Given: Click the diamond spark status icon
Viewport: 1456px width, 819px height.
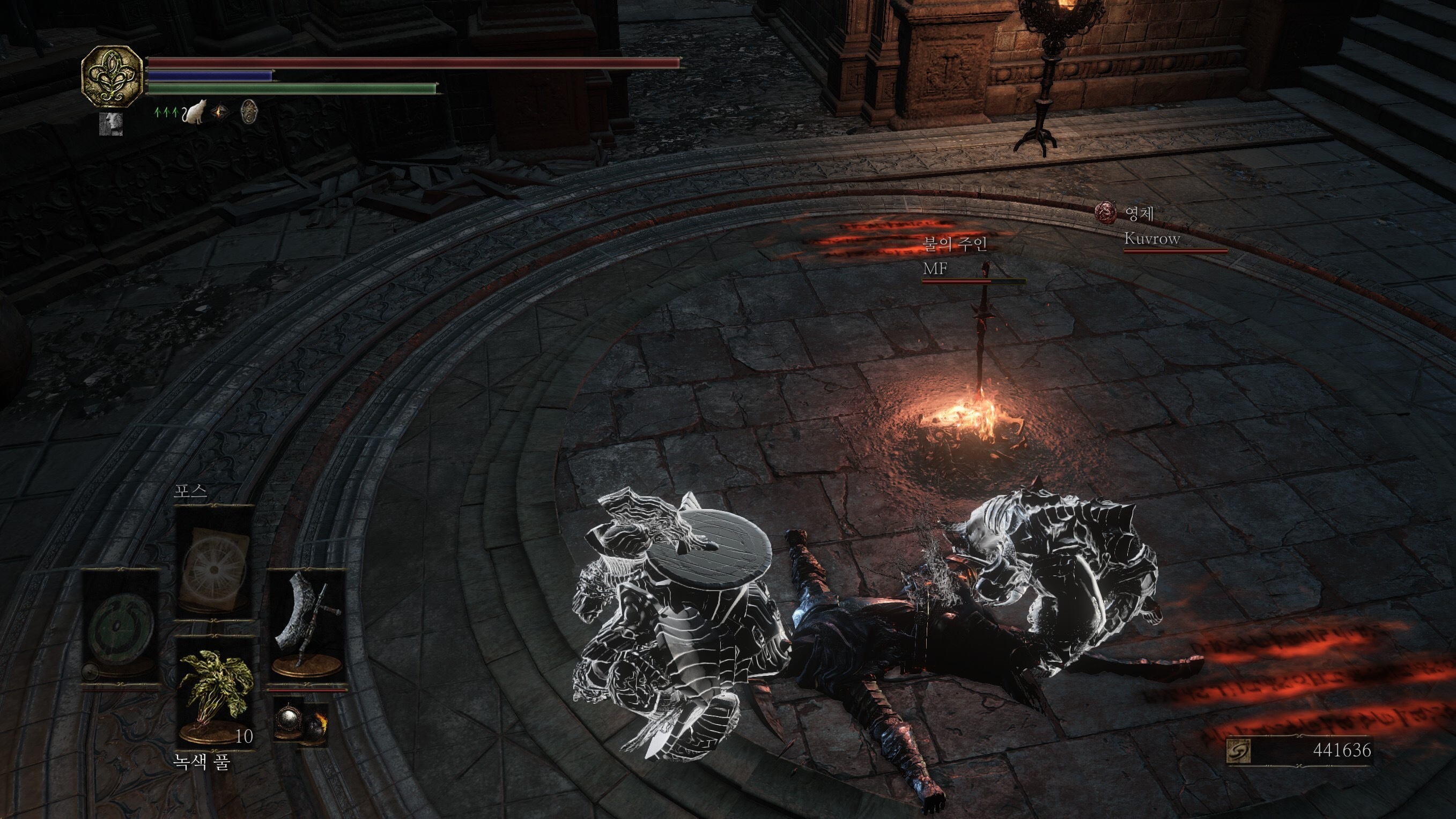Looking at the screenshot, I should click(220, 113).
